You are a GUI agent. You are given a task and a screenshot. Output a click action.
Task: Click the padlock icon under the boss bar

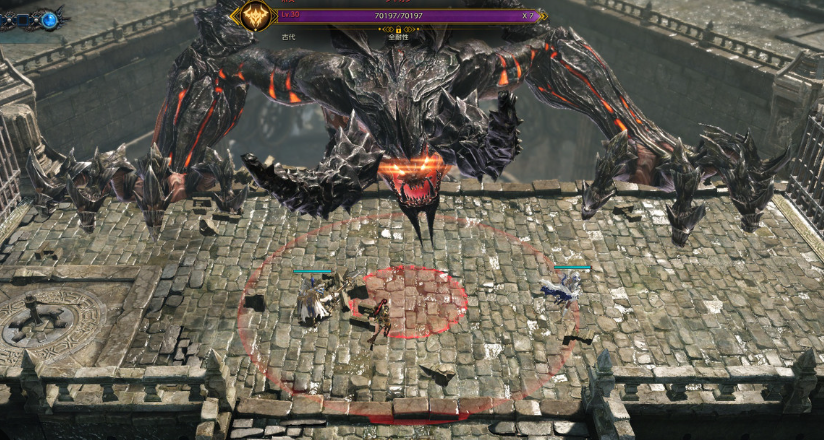(x=398, y=30)
